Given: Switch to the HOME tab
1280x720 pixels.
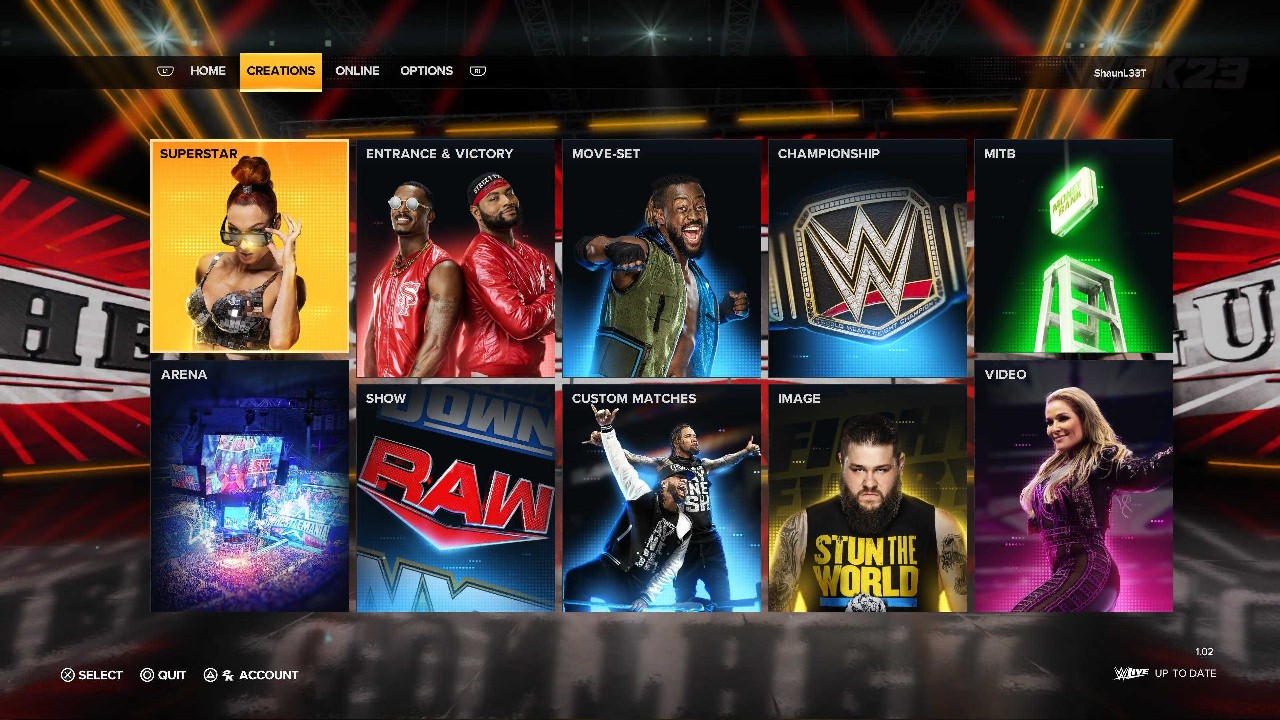Looking at the screenshot, I should (x=208, y=70).
